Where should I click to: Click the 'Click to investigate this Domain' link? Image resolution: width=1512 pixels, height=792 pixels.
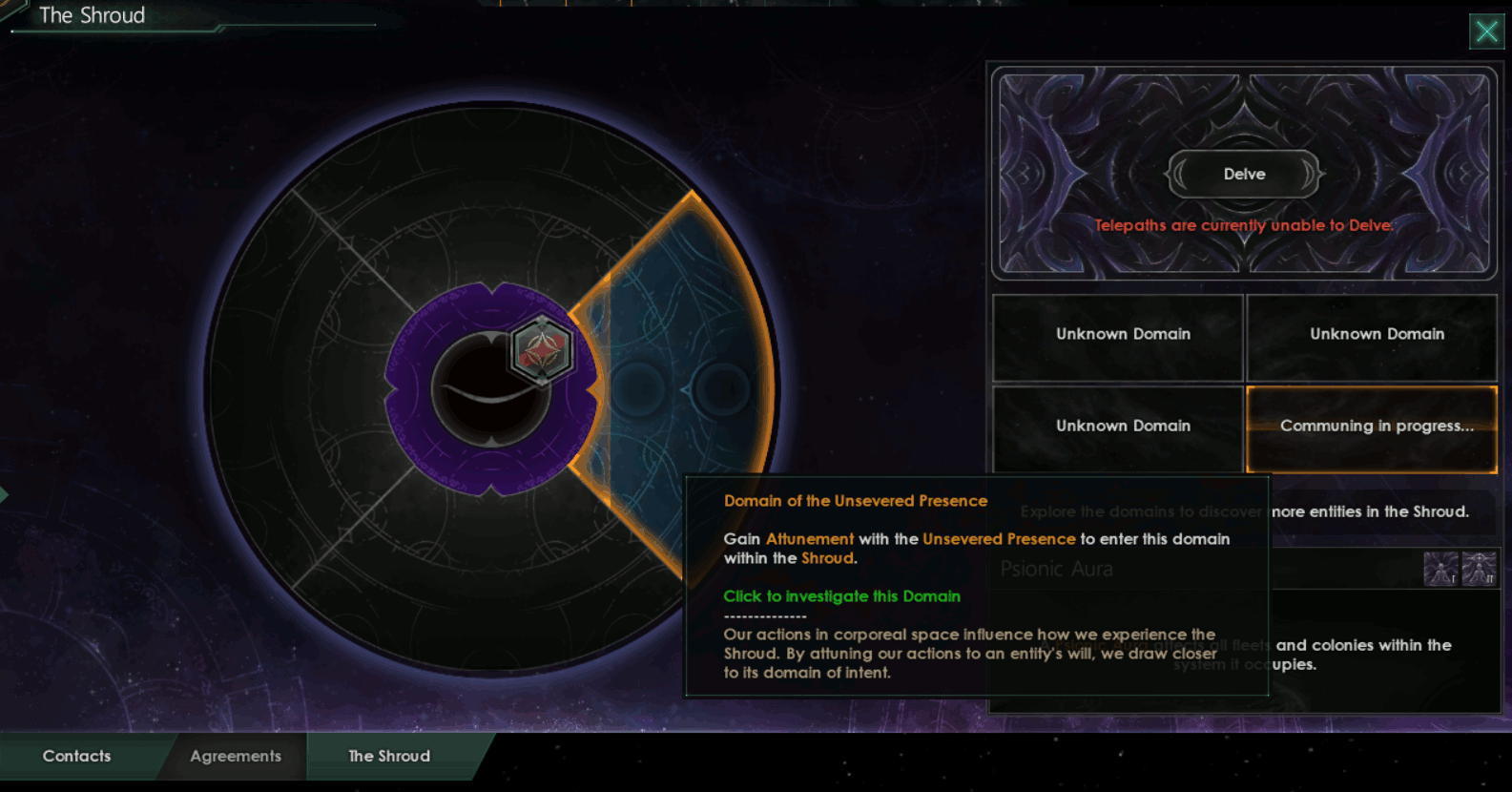click(x=840, y=595)
